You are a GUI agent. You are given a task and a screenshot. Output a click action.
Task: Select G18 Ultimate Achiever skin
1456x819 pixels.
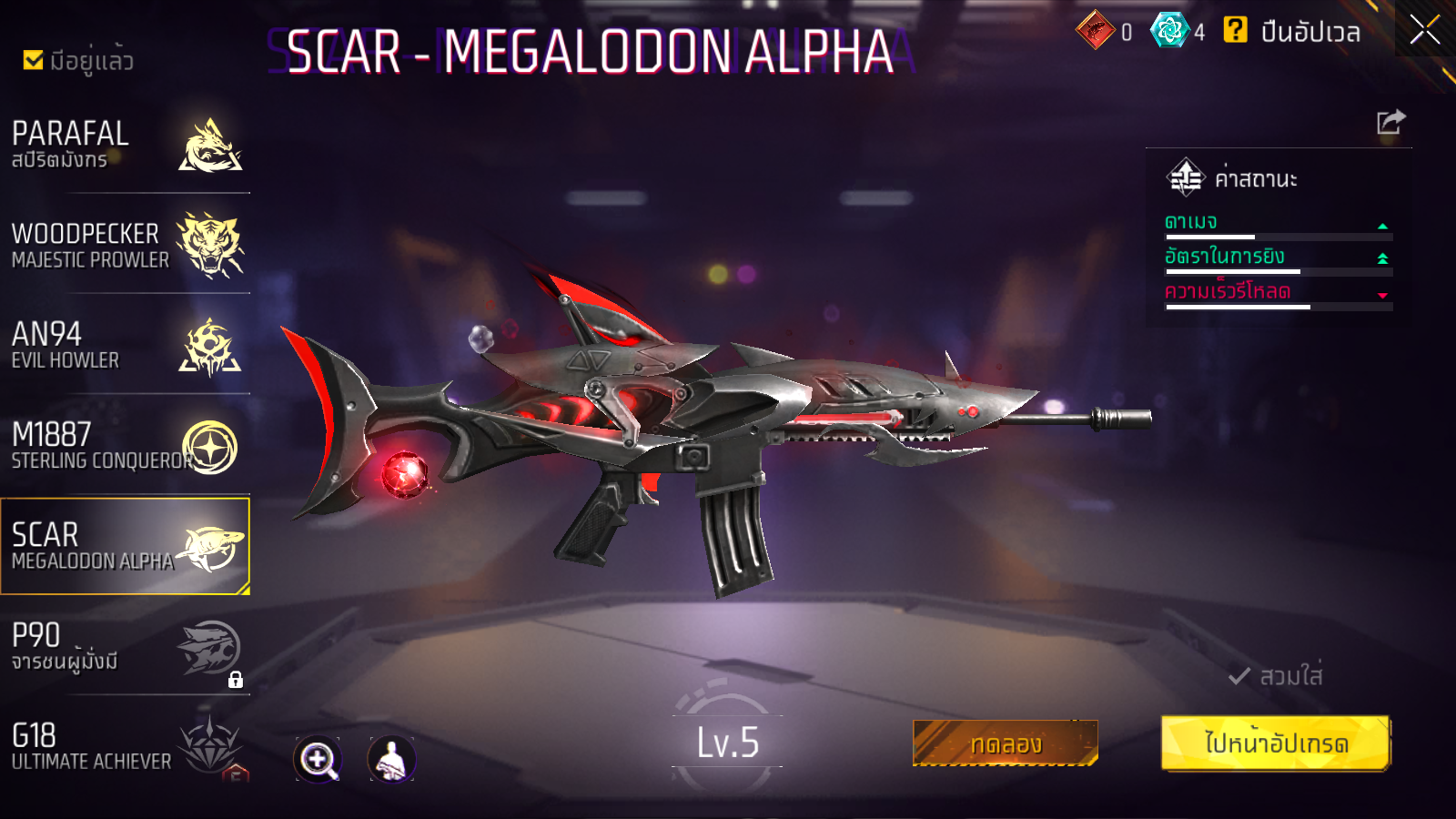pyautogui.click(x=126, y=746)
